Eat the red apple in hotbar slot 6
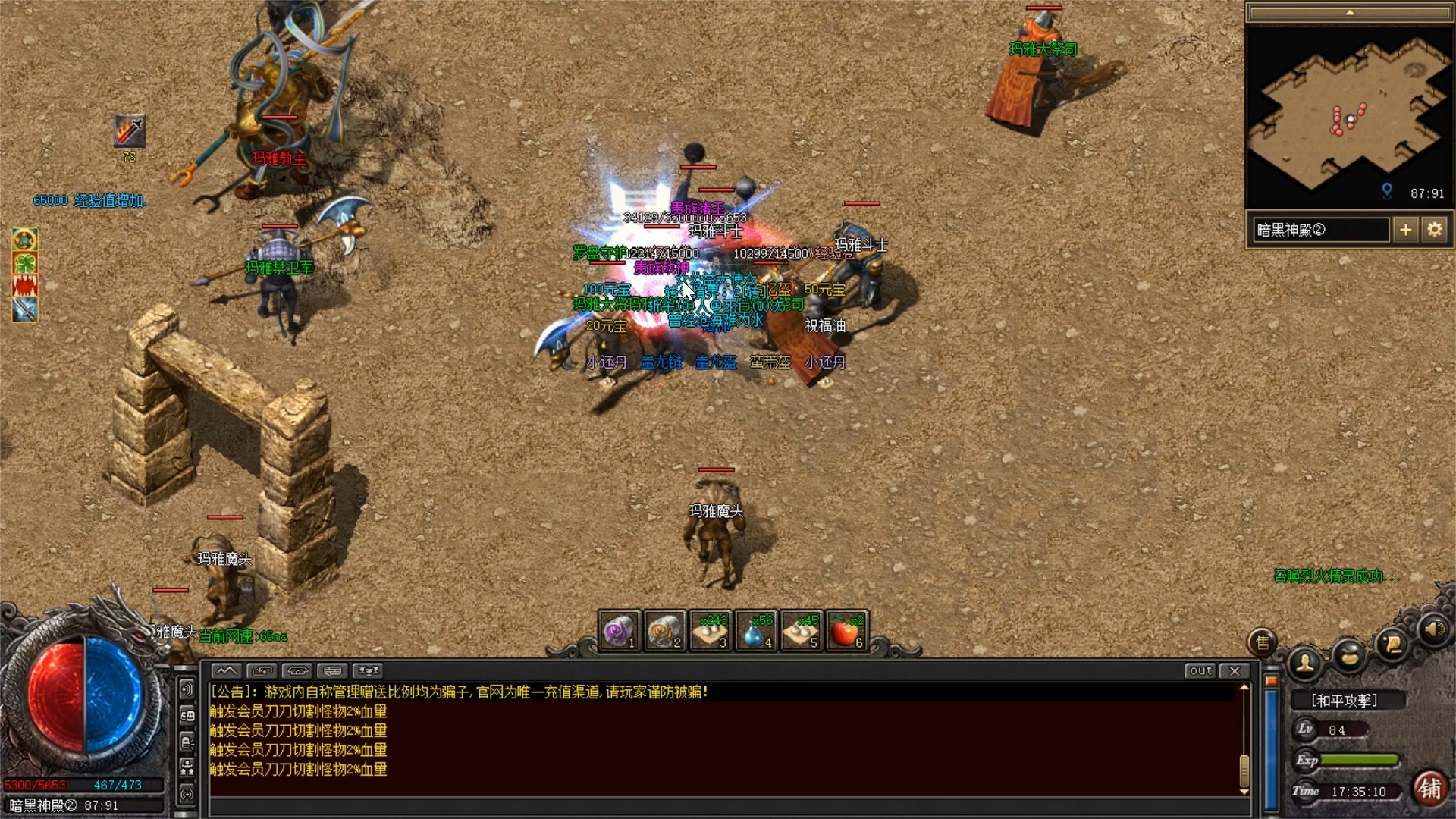The height and width of the screenshot is (819, 1456). [x=846, y=631]
